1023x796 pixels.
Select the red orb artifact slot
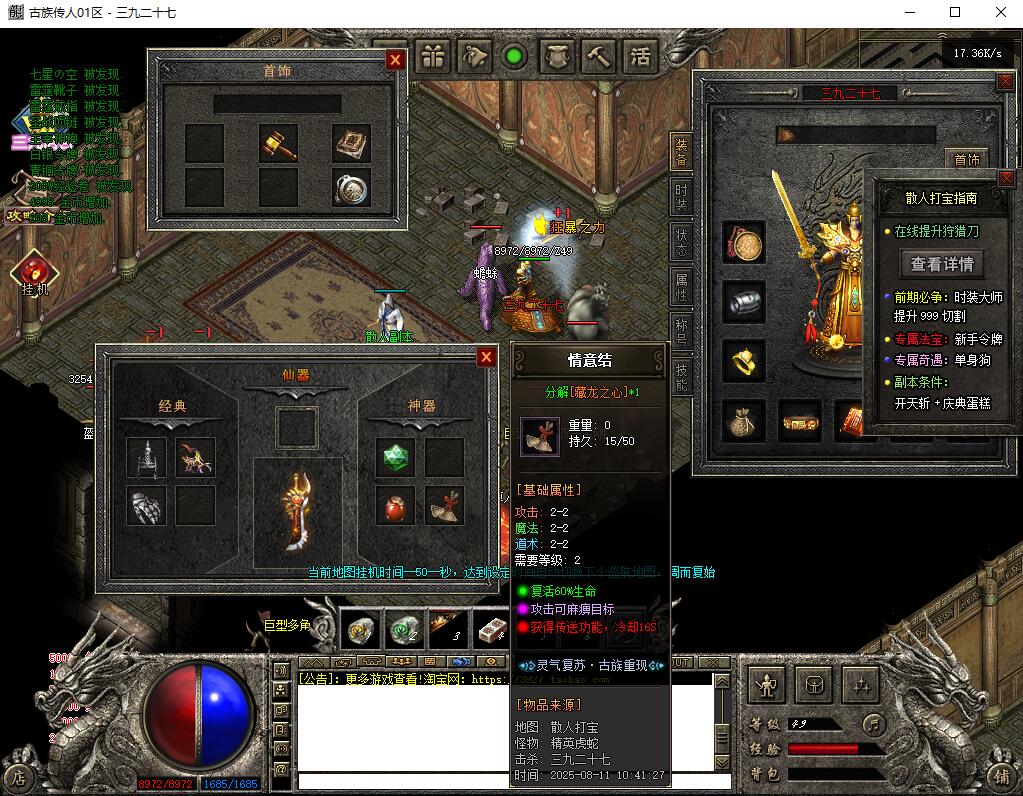click(394, 506)
